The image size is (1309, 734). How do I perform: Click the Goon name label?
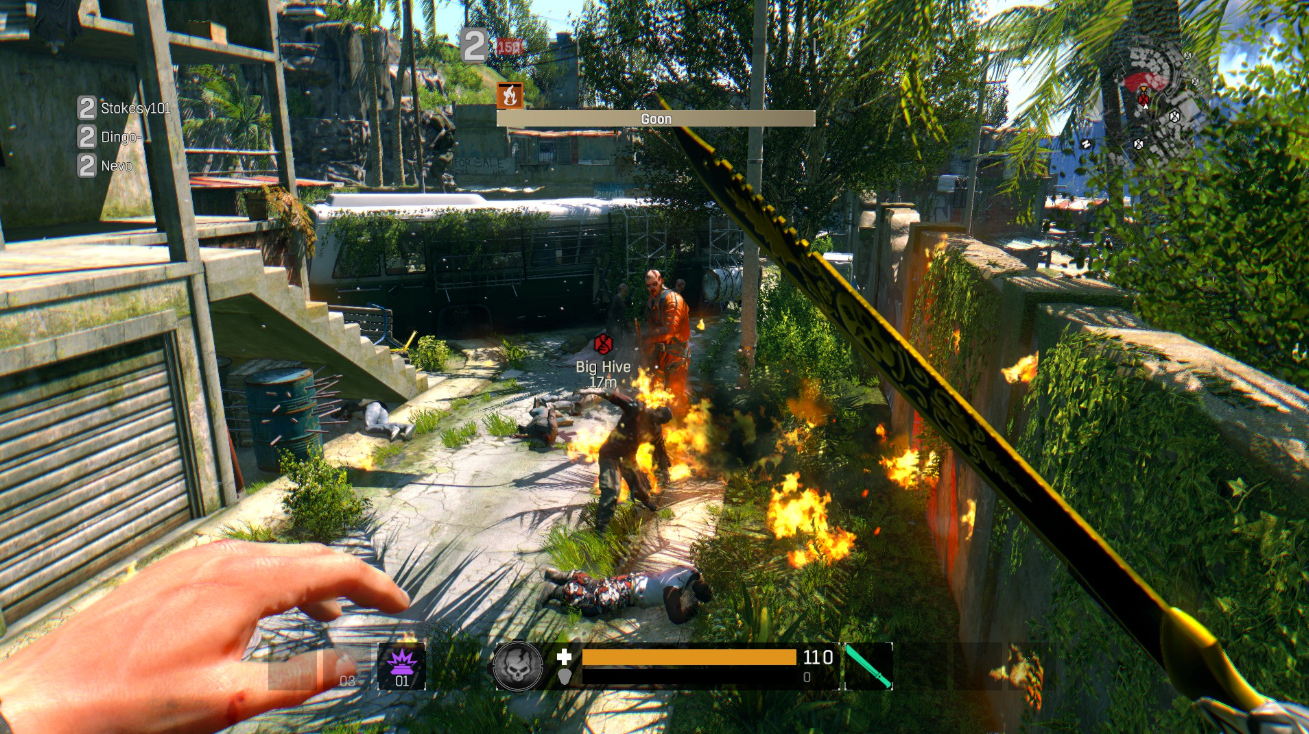(x=655, y=118)
